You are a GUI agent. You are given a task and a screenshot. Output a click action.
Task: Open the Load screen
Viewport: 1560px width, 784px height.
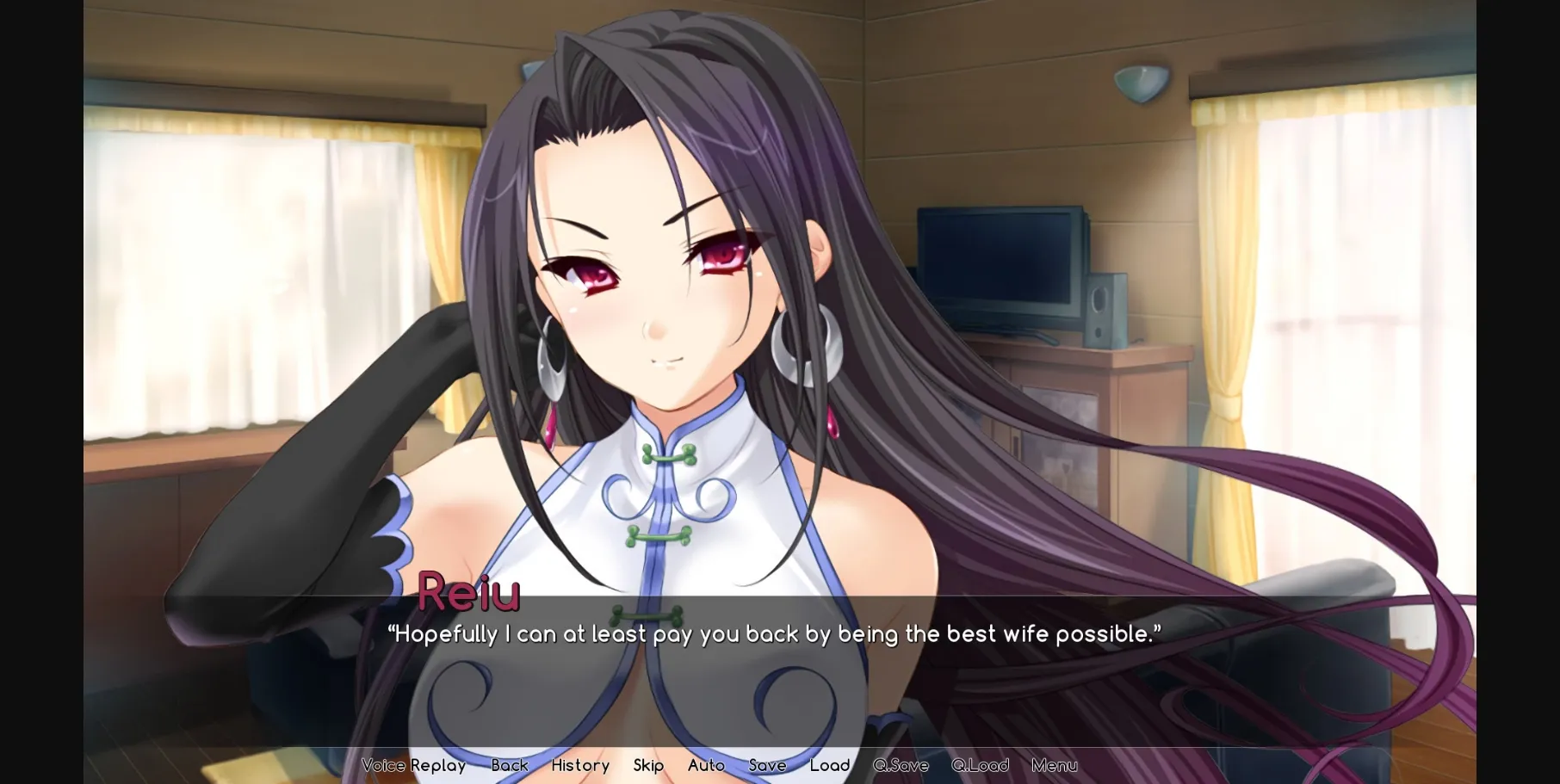coord(830,765)
